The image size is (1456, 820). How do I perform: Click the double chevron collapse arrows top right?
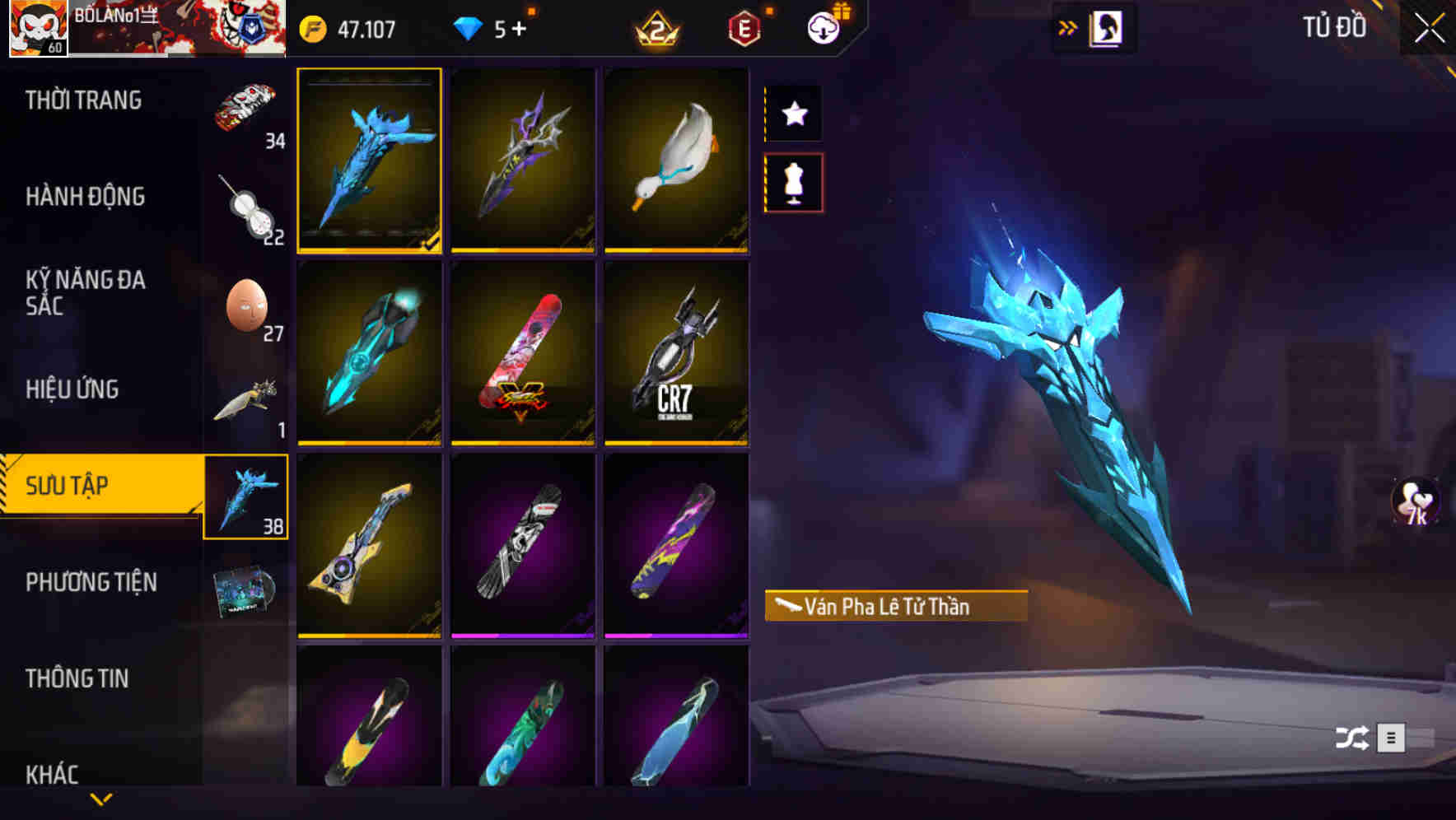(x=1068, y=26)
